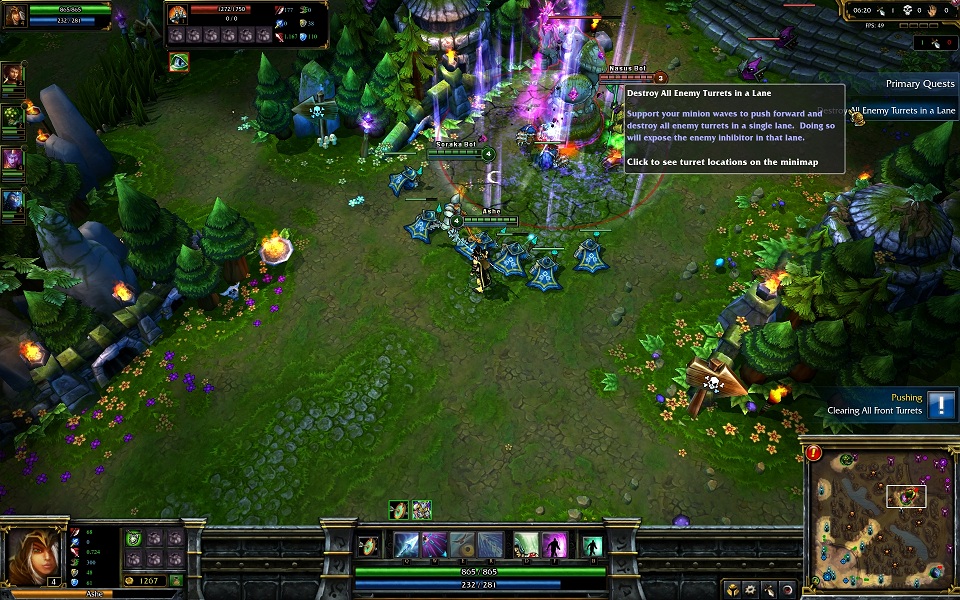Click the Primary Quests header
The width and height of the screenshot is (960, 600).
click(920, 84)
